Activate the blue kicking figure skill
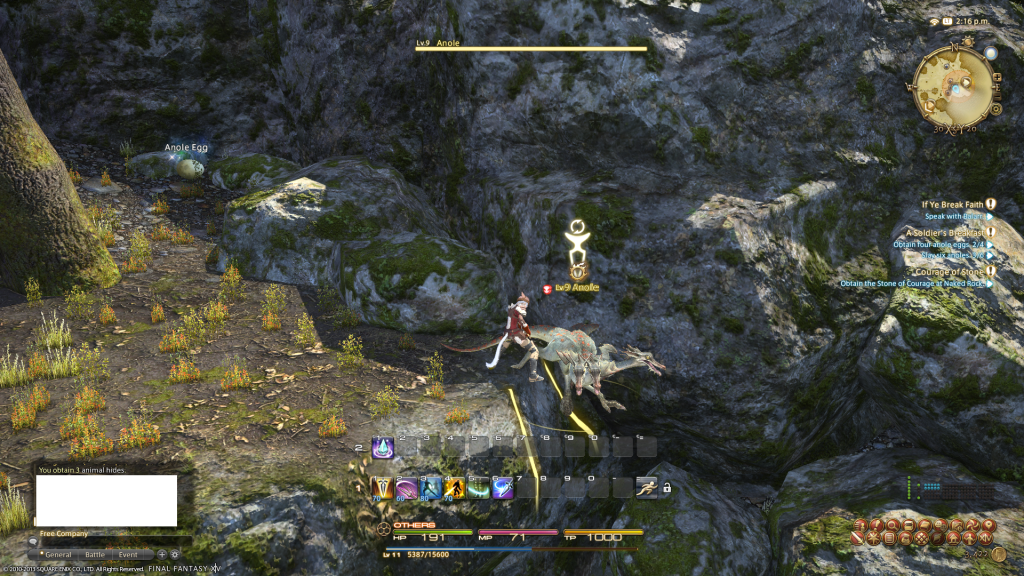Image resolution: width=1024 pixels, height=576 pixels. point(430,488)
